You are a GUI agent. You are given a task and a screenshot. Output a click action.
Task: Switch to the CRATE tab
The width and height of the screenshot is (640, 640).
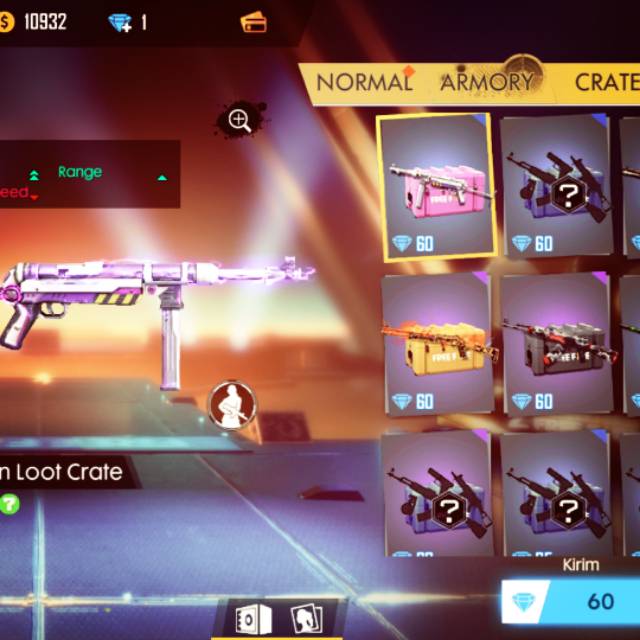pos(606,82)
